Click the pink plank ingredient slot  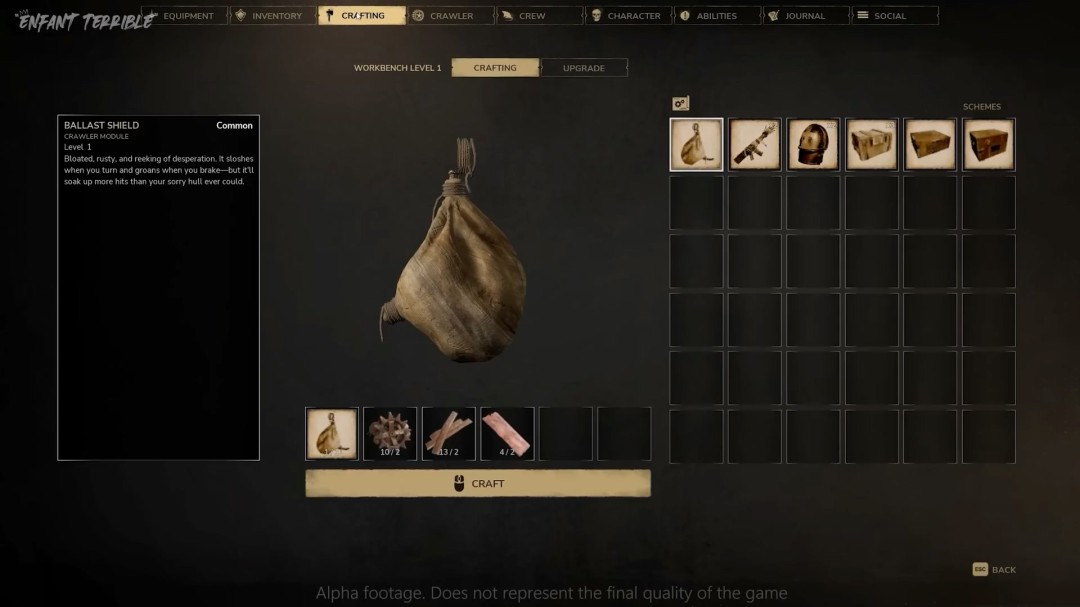coord(507,433)
